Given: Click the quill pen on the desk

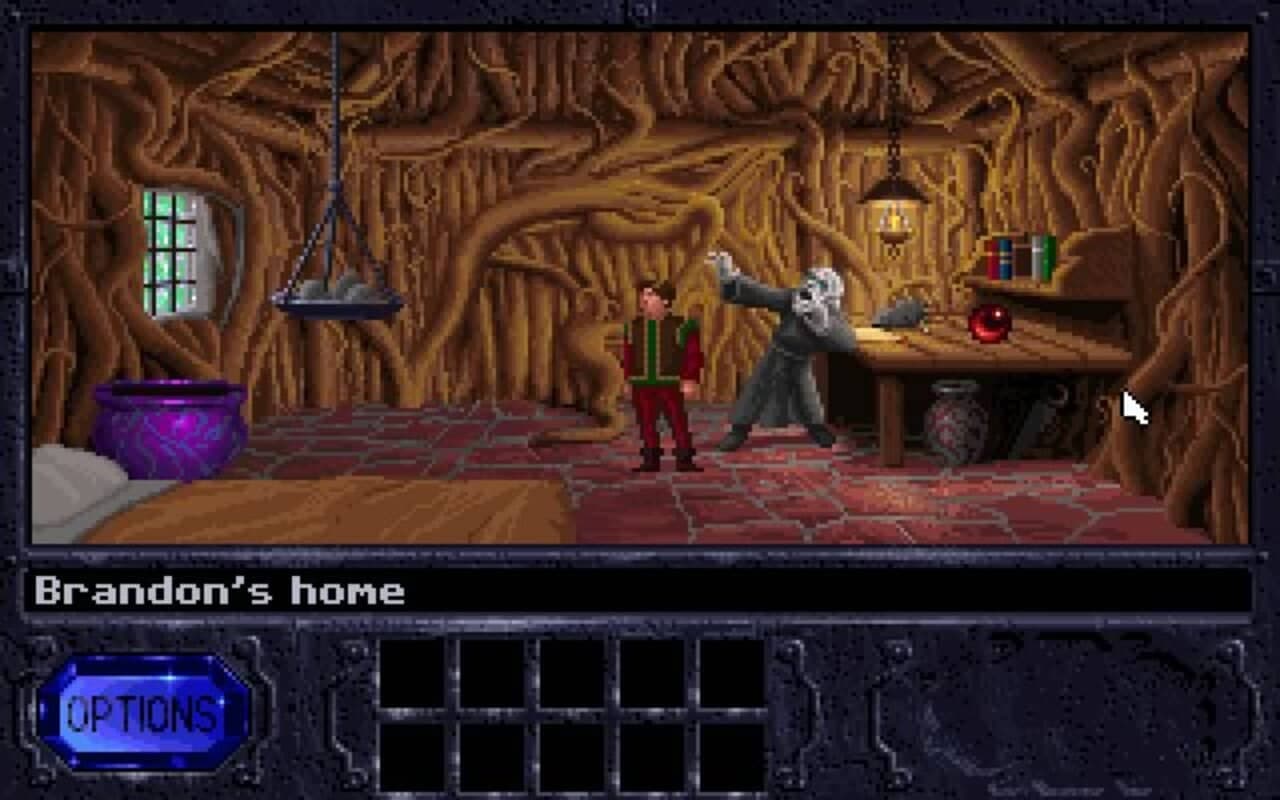Looking at the screenshot, I should 895,310.
